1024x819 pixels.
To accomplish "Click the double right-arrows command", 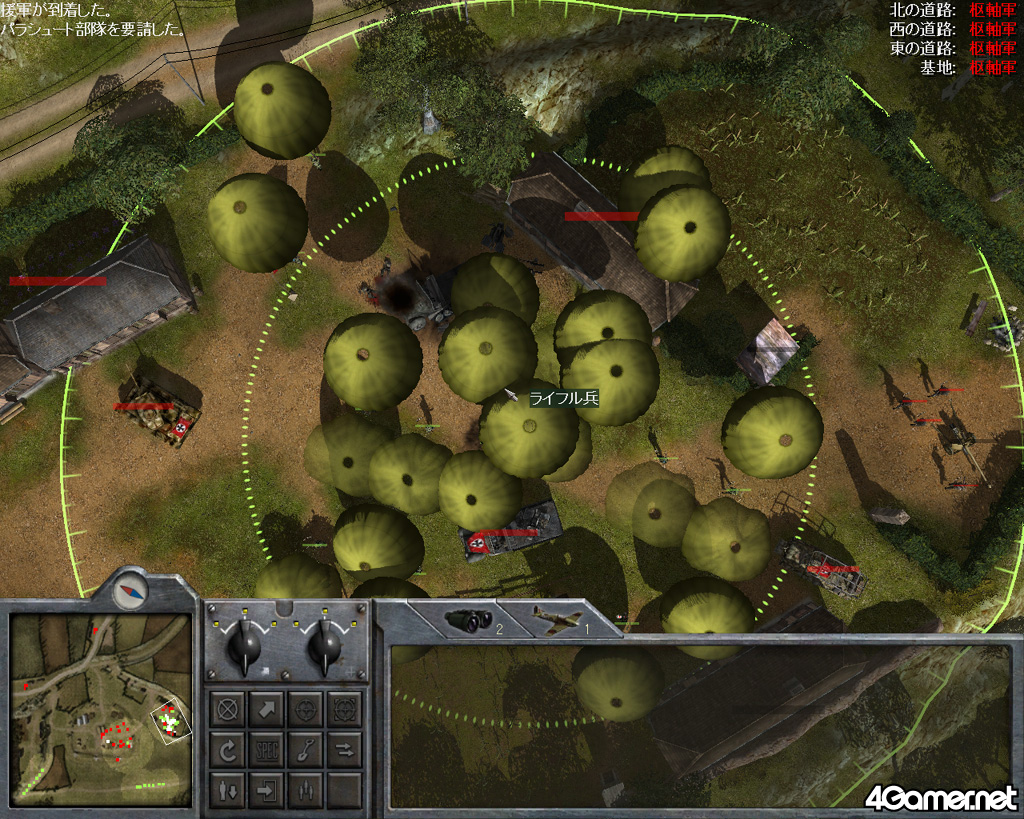I will (x=343, y=749).
